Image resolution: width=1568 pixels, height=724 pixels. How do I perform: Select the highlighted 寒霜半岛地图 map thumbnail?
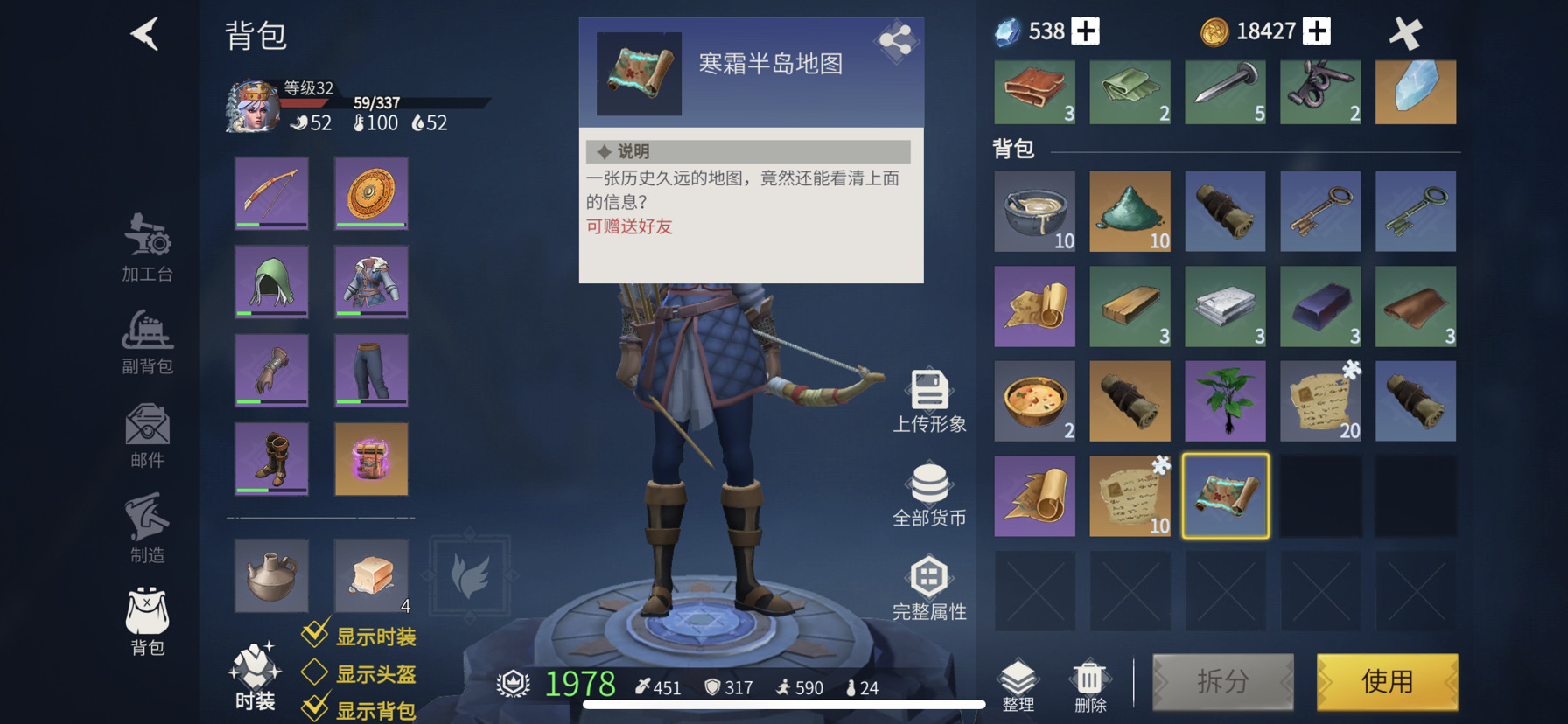(x=1225, y=495)
